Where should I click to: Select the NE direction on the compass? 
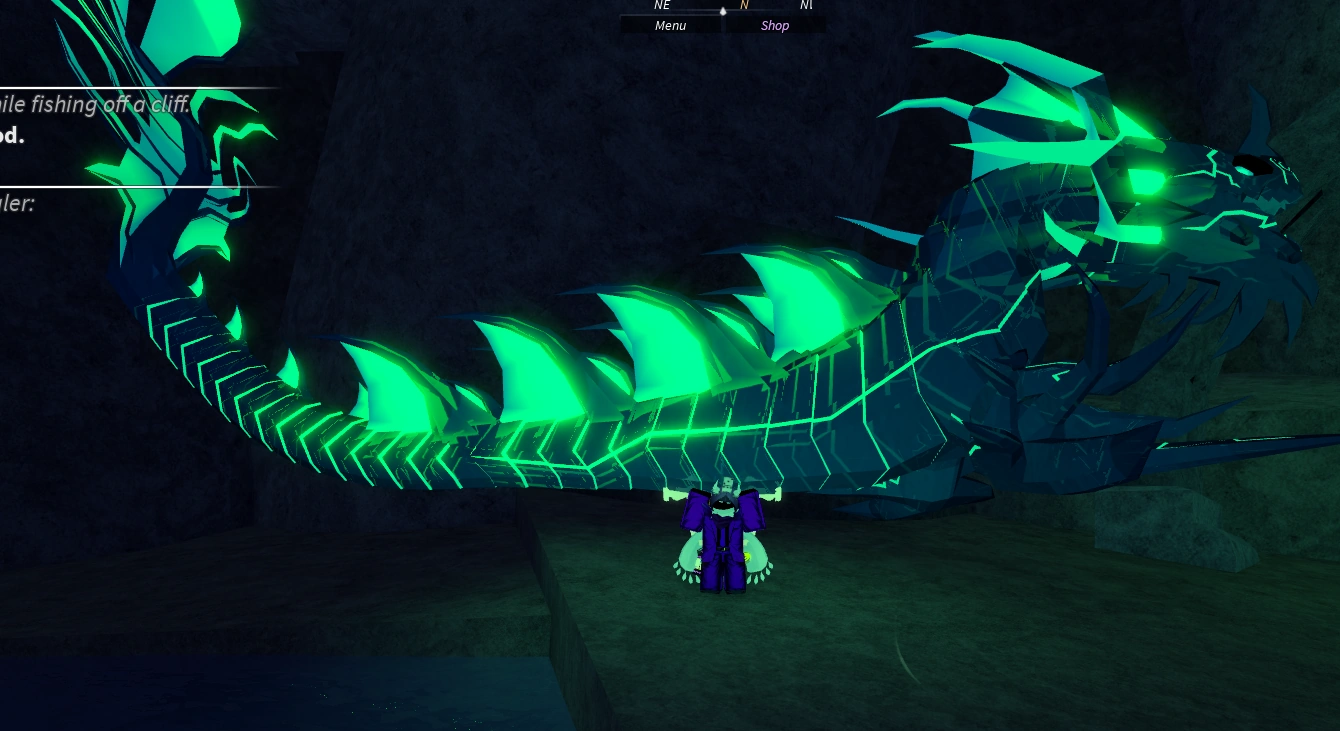coord(661,5)
